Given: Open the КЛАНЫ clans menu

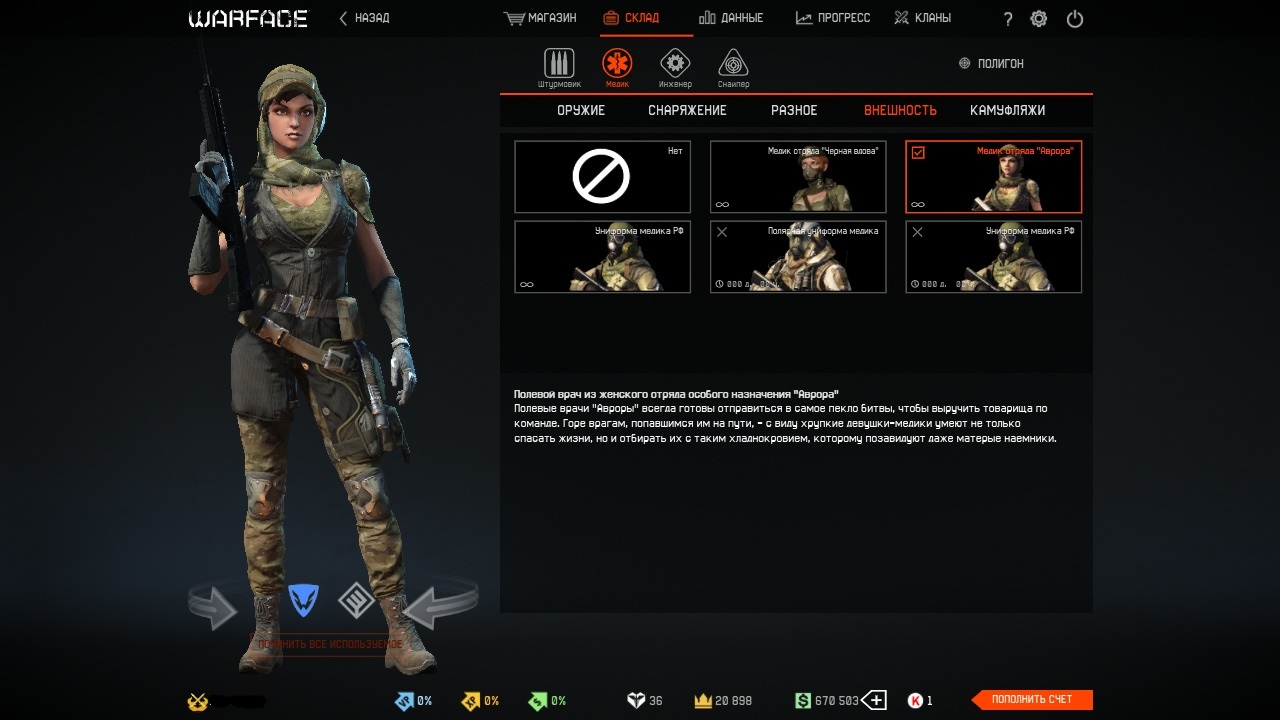Looking at the screenshot, I should [922, 18].
